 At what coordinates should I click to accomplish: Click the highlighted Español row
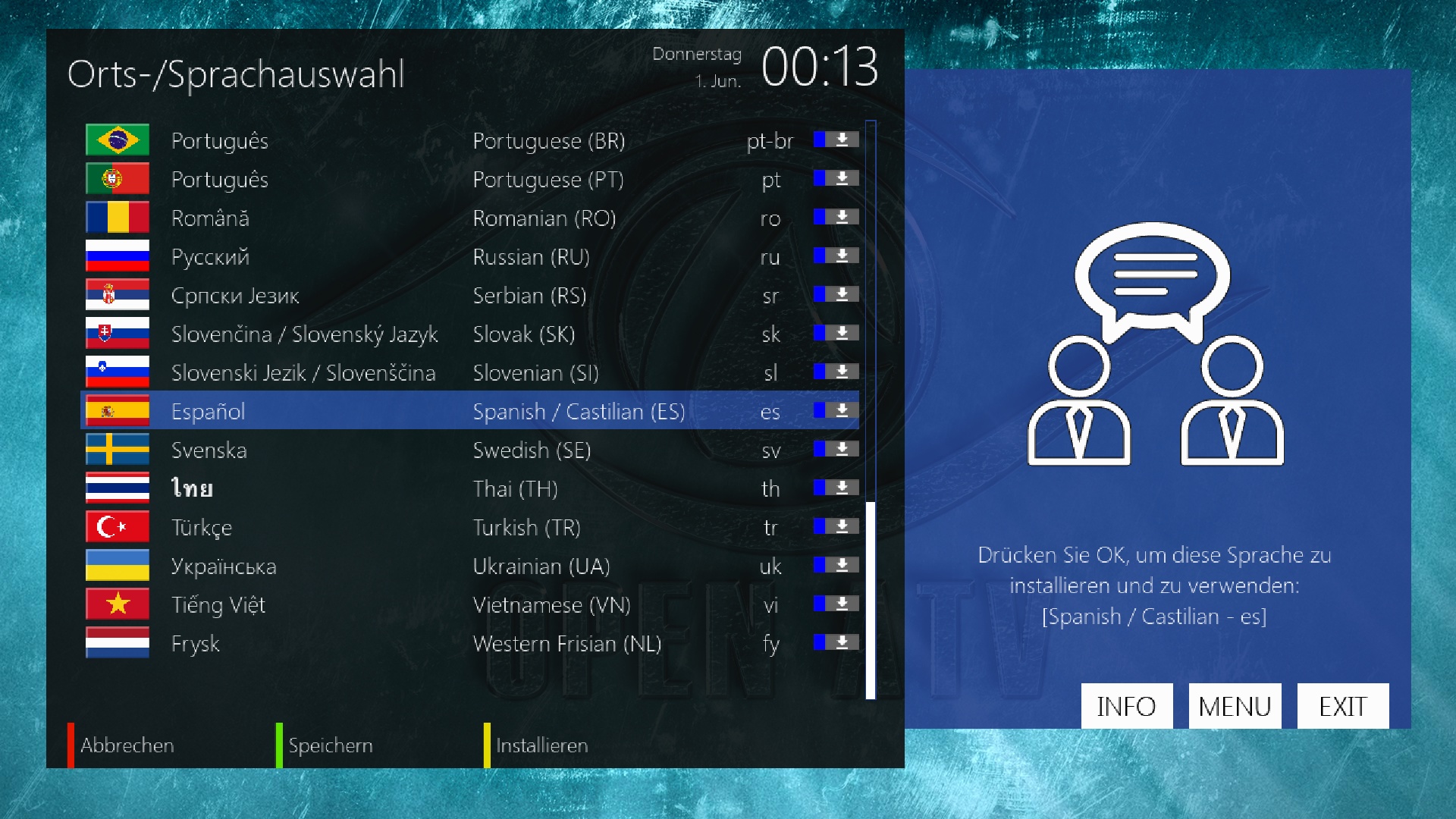click(x=470, y=411)
